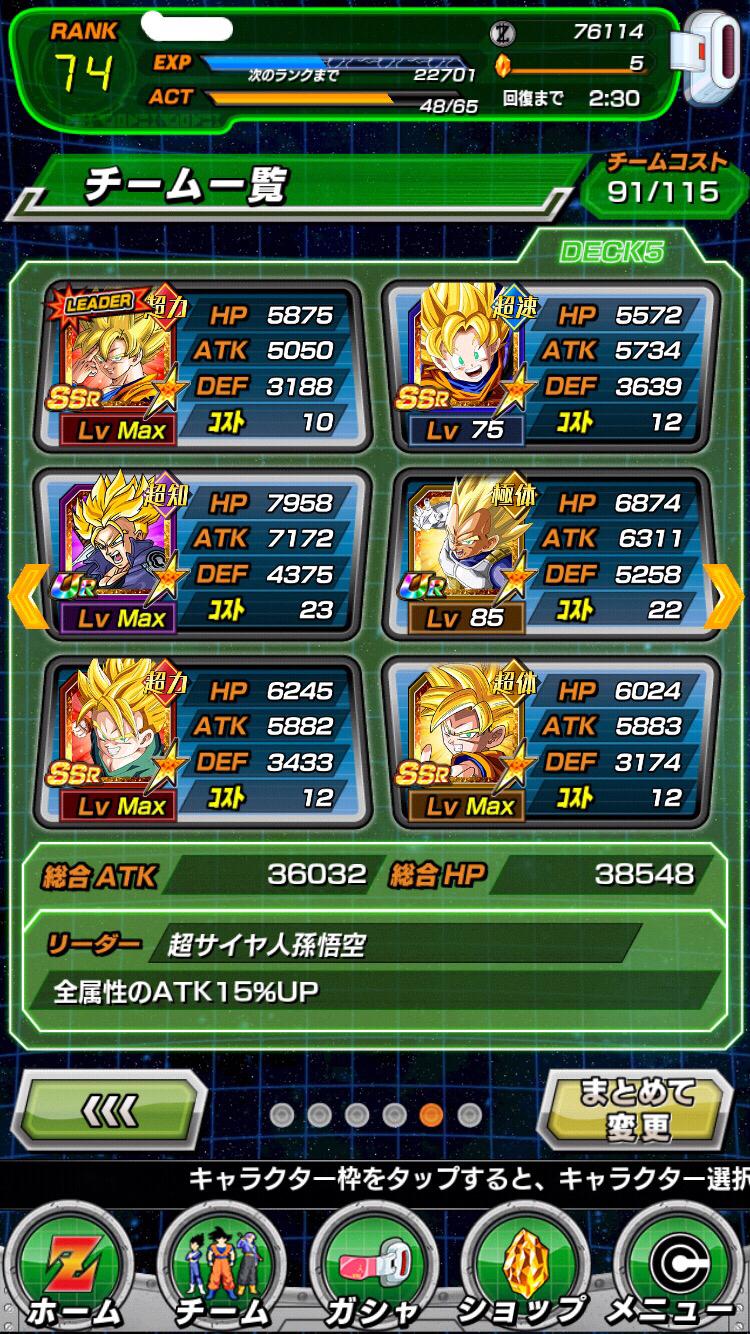Select the SSR card with ATK 5883
Image resolution: width=750 pixels, height=1334 pixels.
pyautogui.click(x=550, y=741)
